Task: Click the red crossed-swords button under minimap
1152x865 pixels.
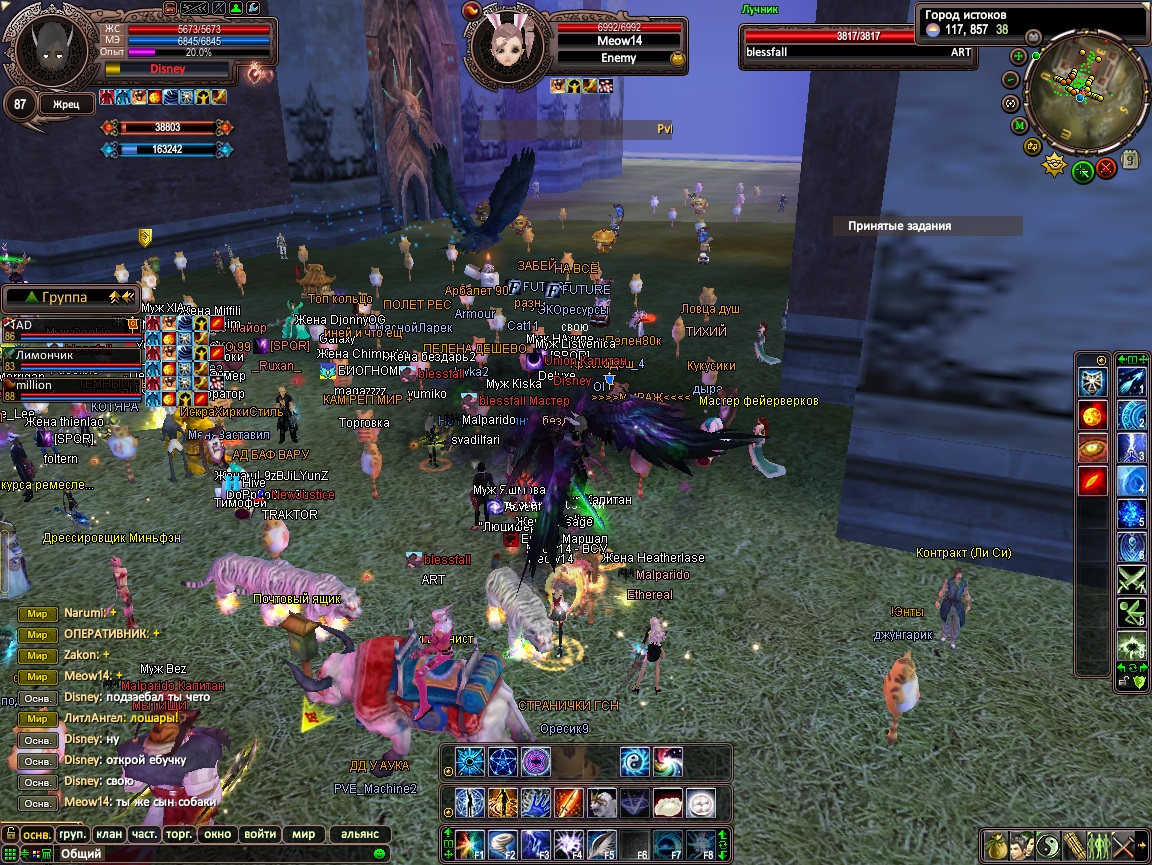Action: point(1106,168)
